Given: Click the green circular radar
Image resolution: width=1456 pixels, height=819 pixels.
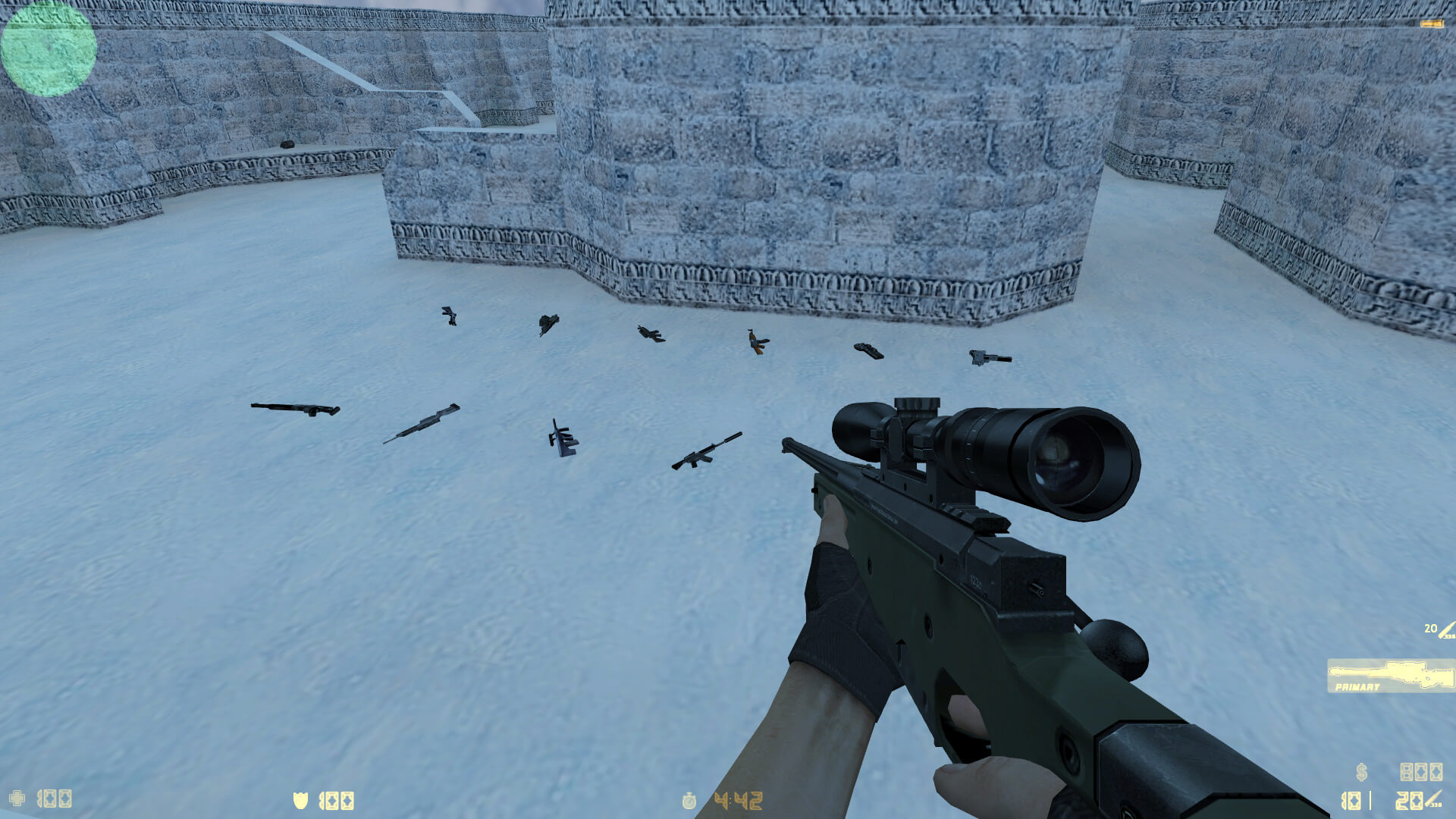Looking at the screenshot, I should tap(49, 49).
